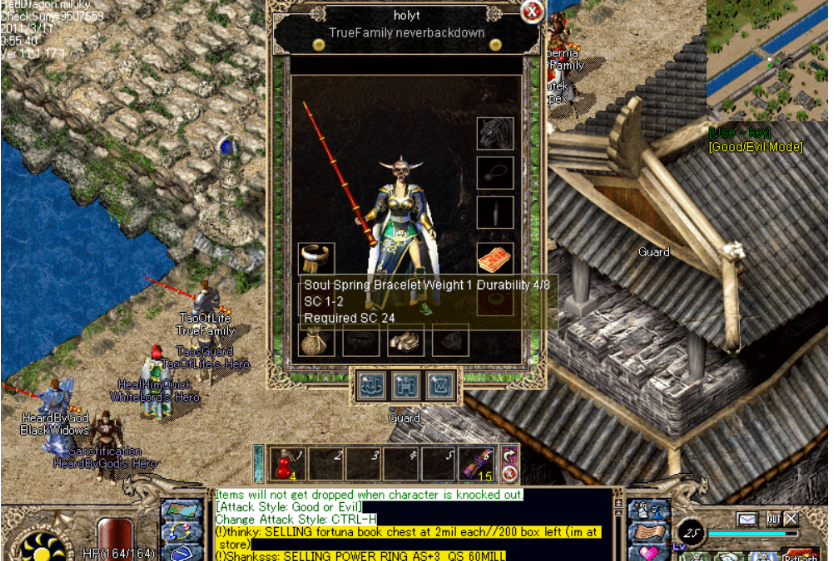Image resolution: width=834 pixels, height=561 pixels.
Task: Click the X exit button near mail
Action: pyautogui.click(x=791, y=519)
